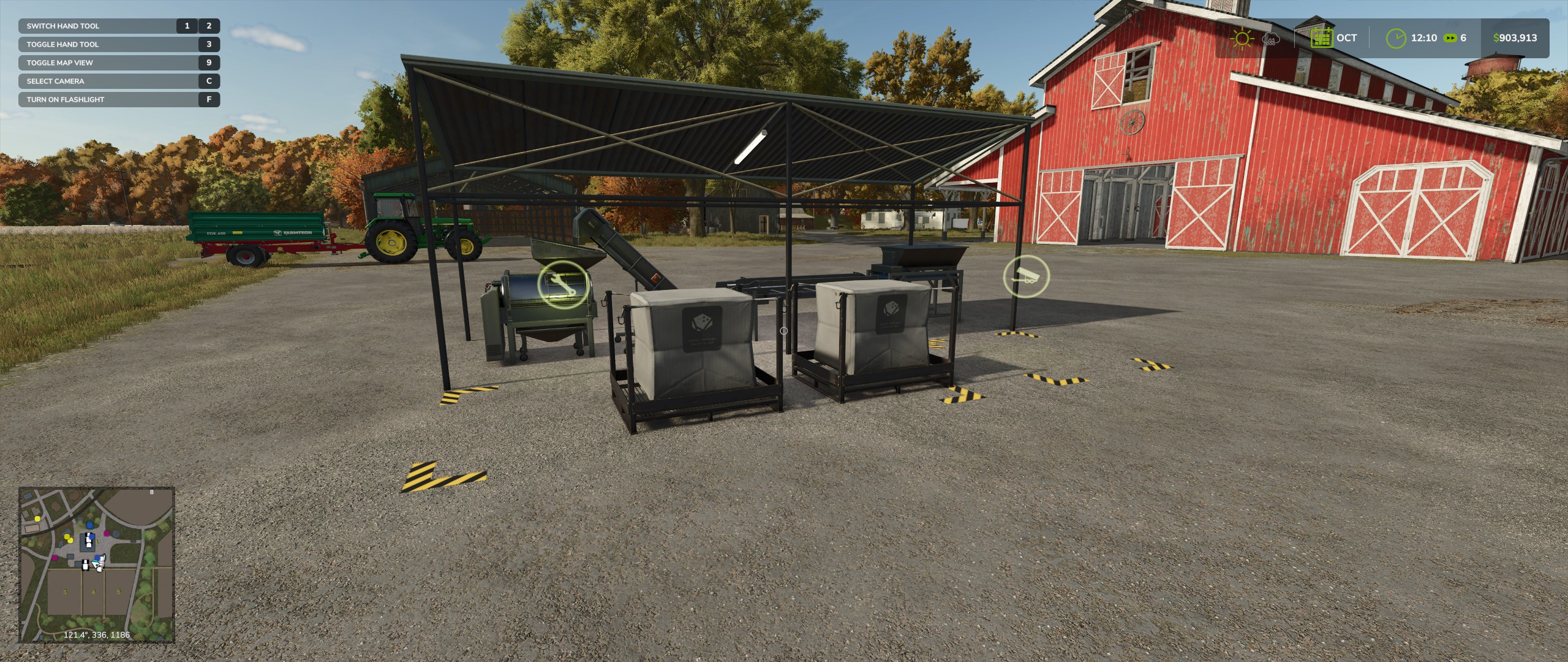The width and height of the screenshot is (1568, 662).
Task: Click the trailer unload marker under the shelter
Action: (x=1027, y=277)
